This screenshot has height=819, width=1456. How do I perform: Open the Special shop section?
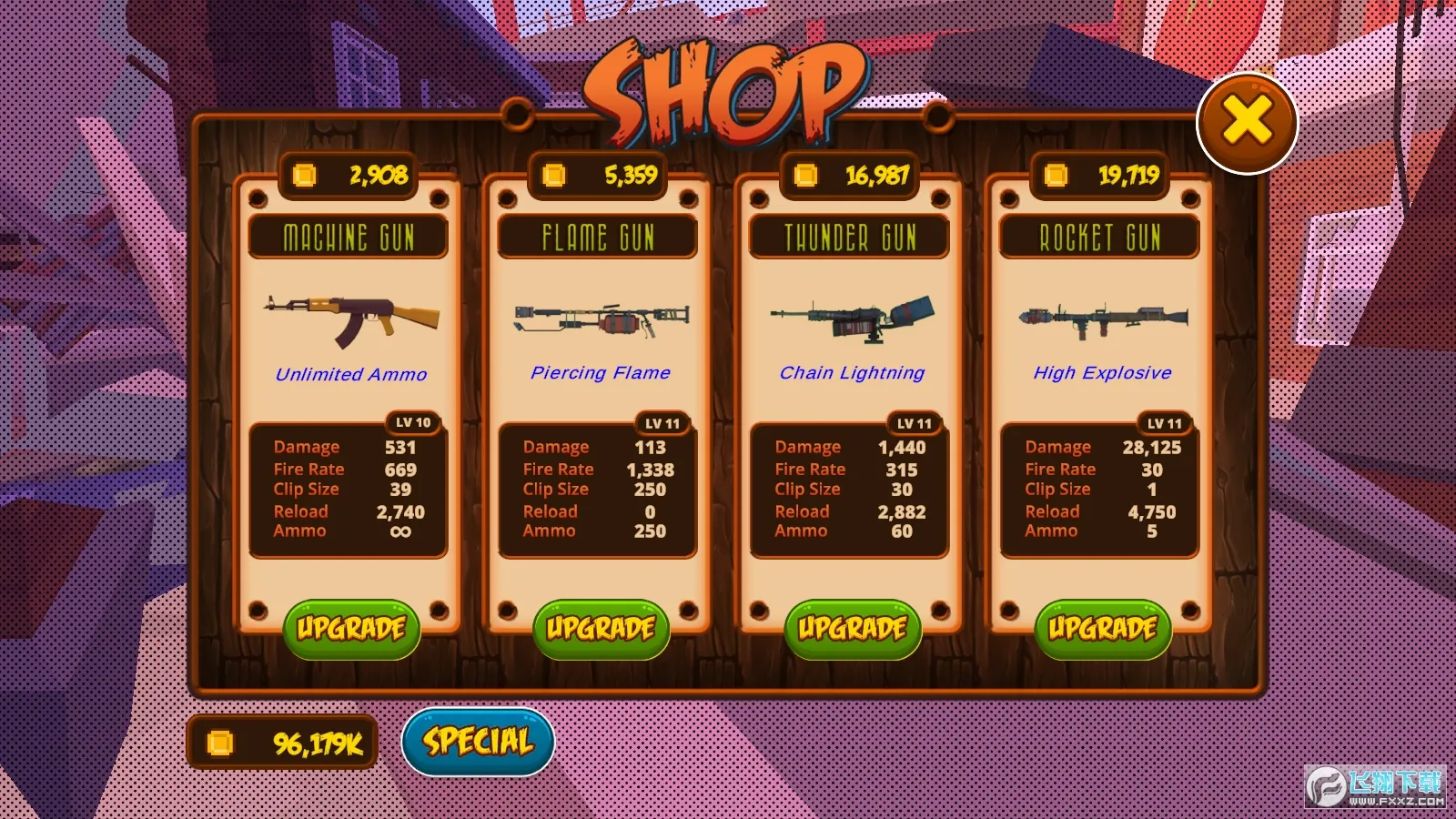[x=477, y=741]
